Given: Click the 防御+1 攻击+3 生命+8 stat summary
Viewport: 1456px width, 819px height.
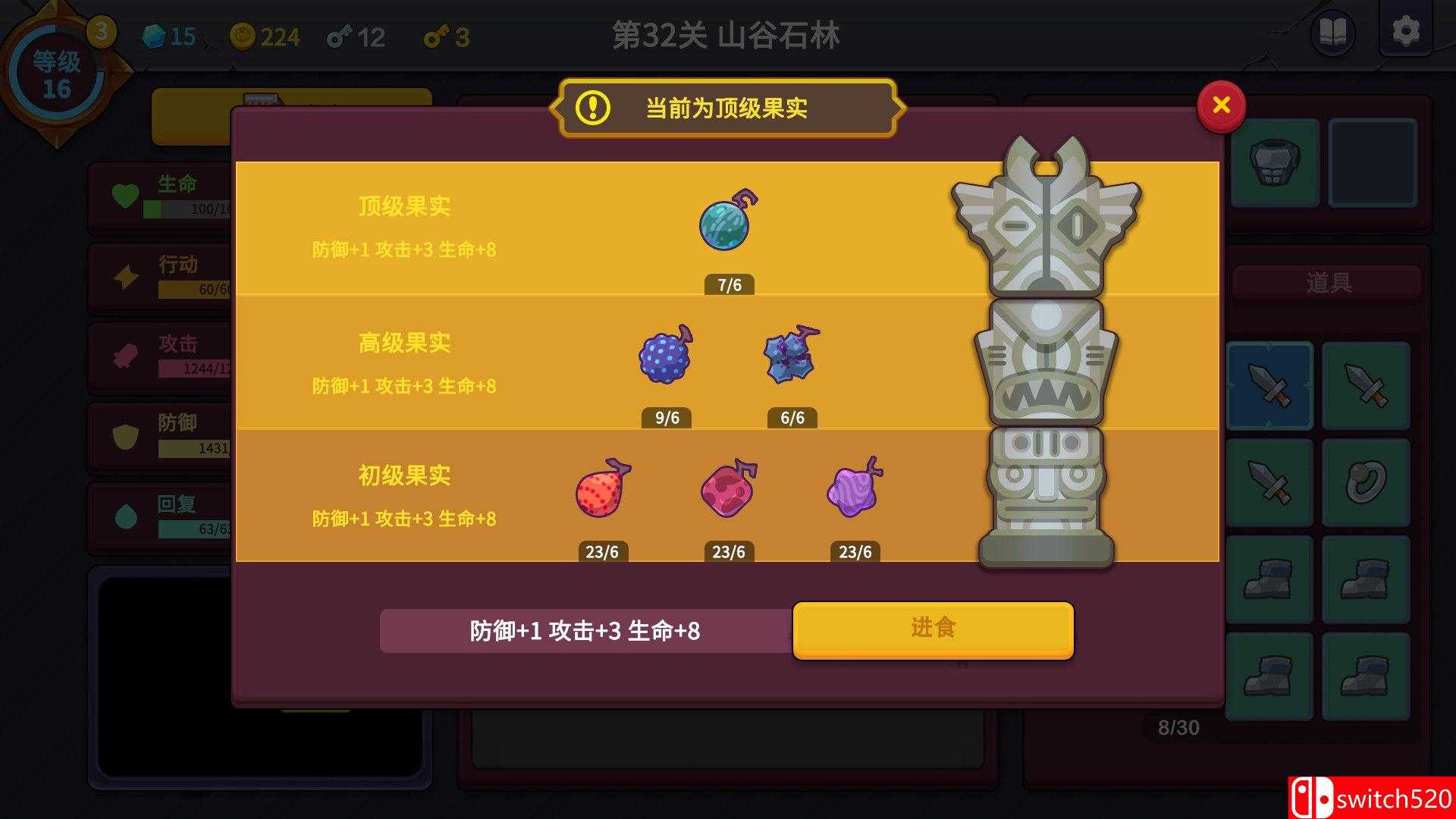Looking at the screenshot, I should pos(585,629).
